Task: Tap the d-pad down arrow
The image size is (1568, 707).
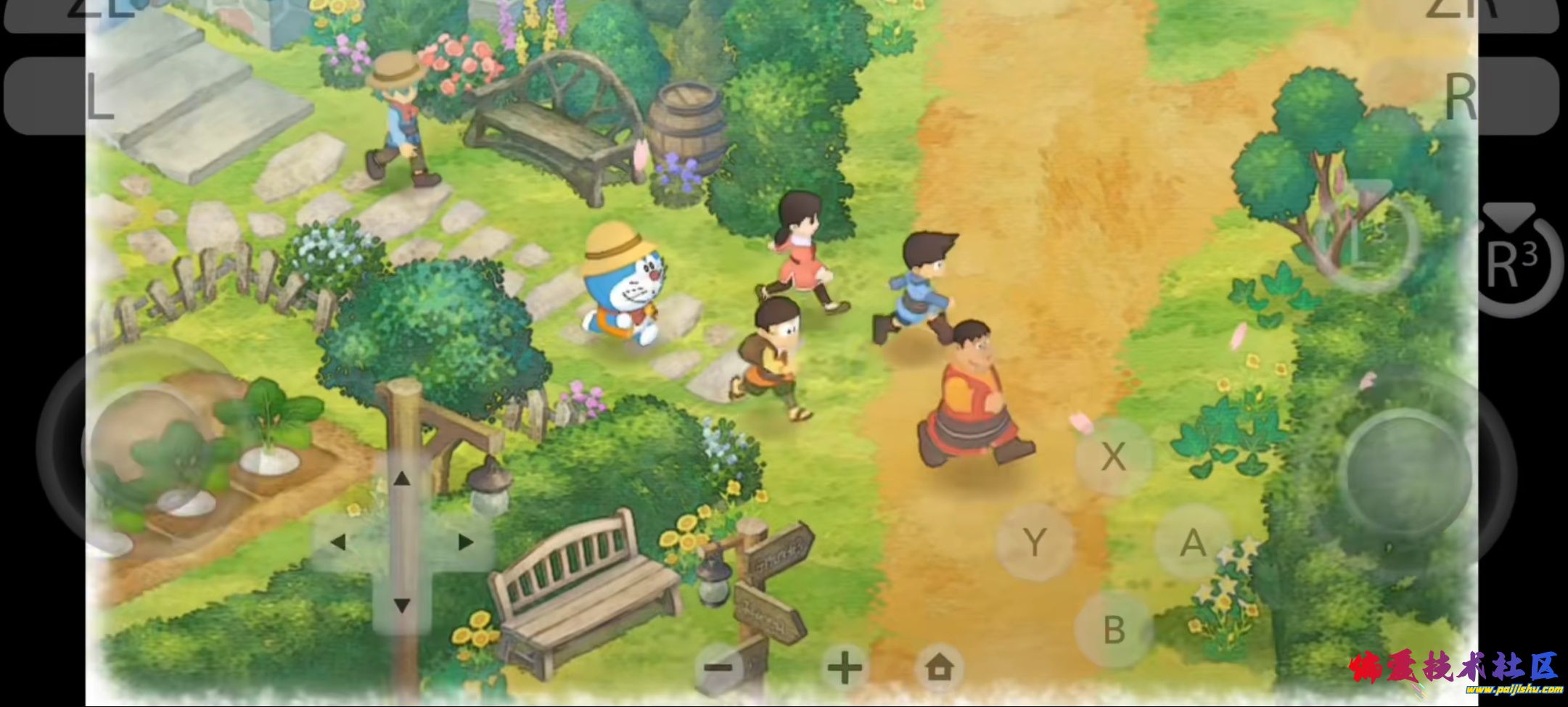Action: pos(401,604)
